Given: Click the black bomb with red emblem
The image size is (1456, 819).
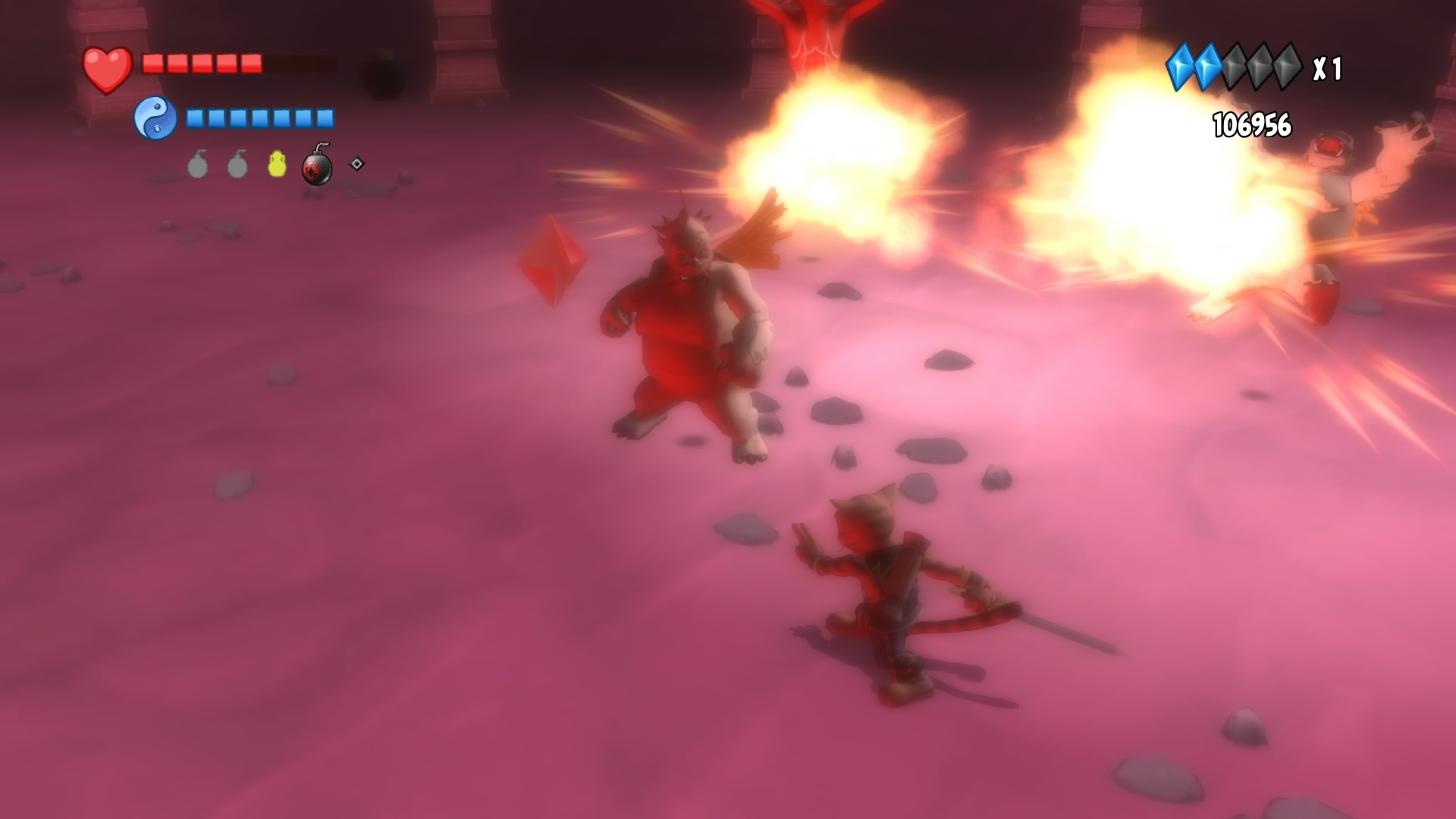Looking at the screenshot, I should click(x=317, y=167).
